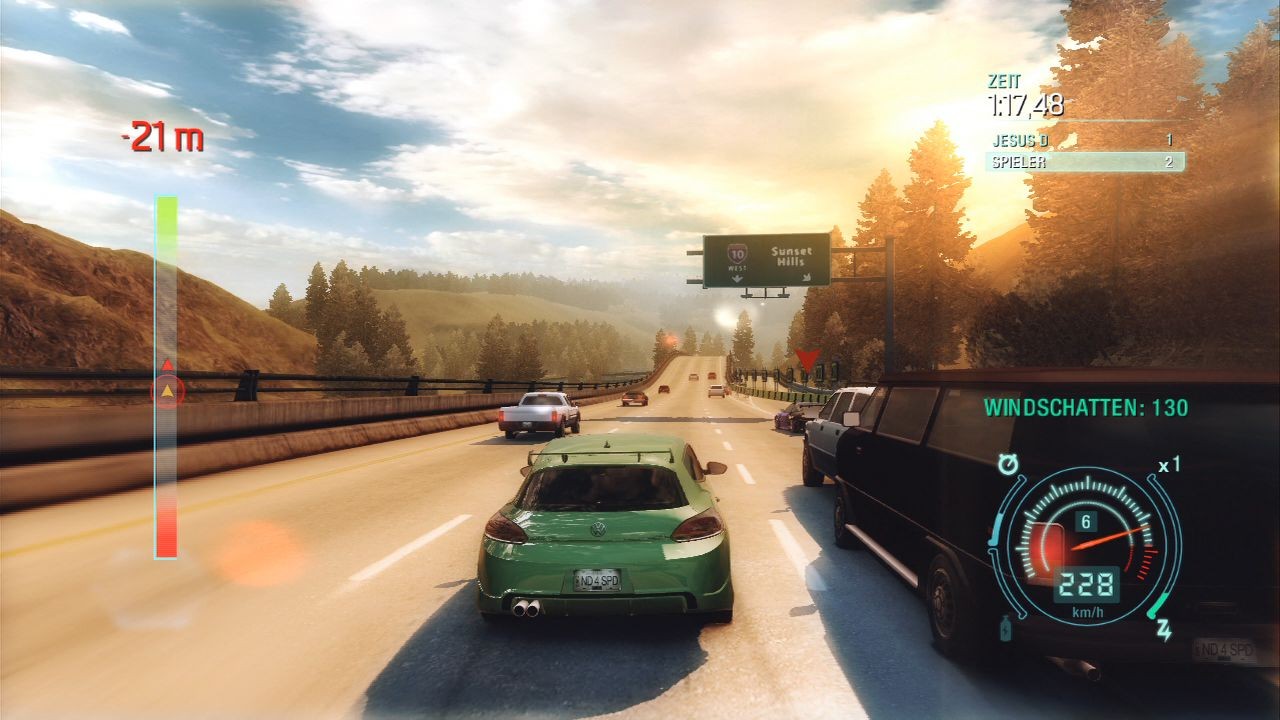
Task: Click the red position arrow on the track bar
Action: [x=167, y=363]
